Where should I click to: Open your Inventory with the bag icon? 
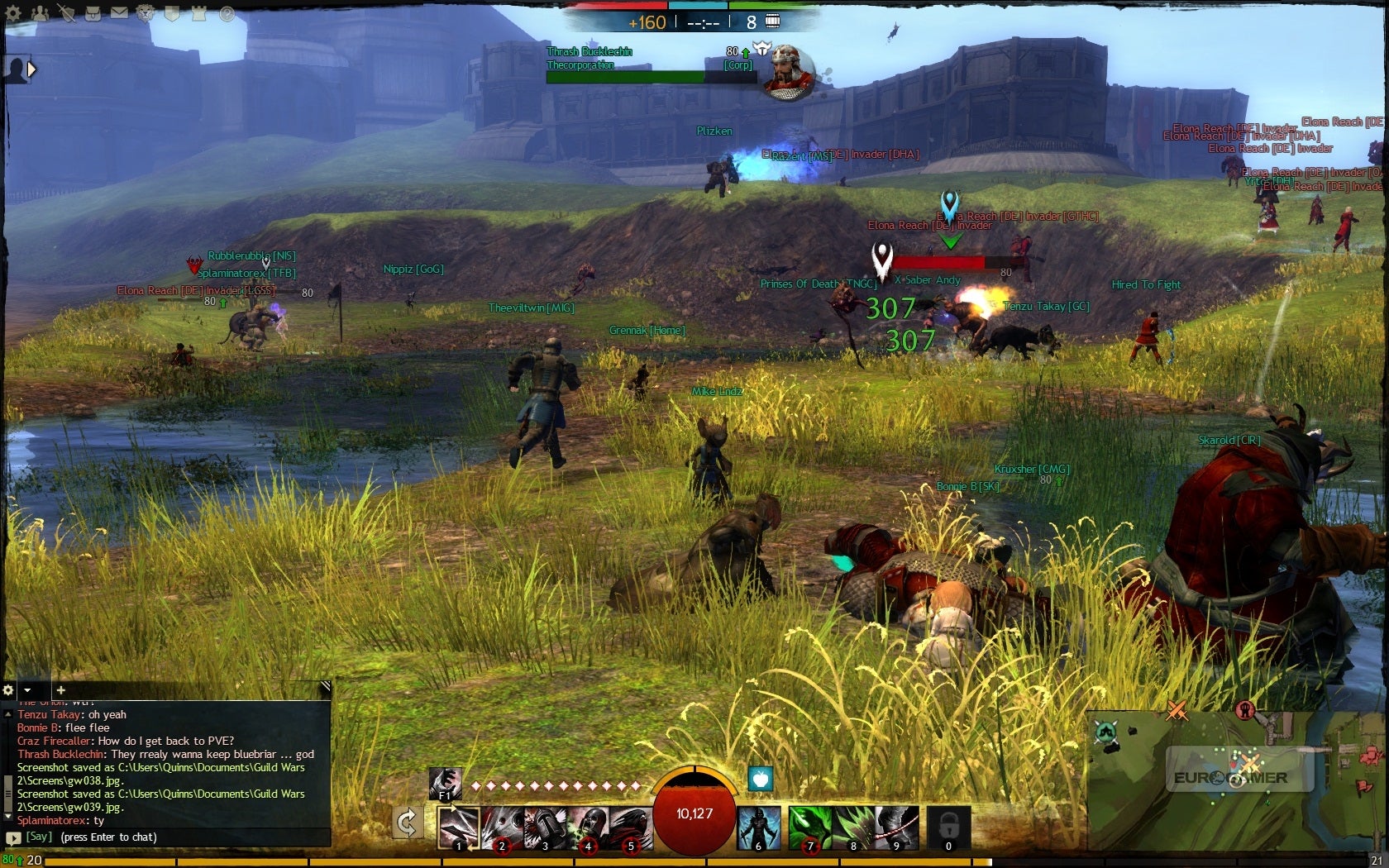[x=93, y=13]
